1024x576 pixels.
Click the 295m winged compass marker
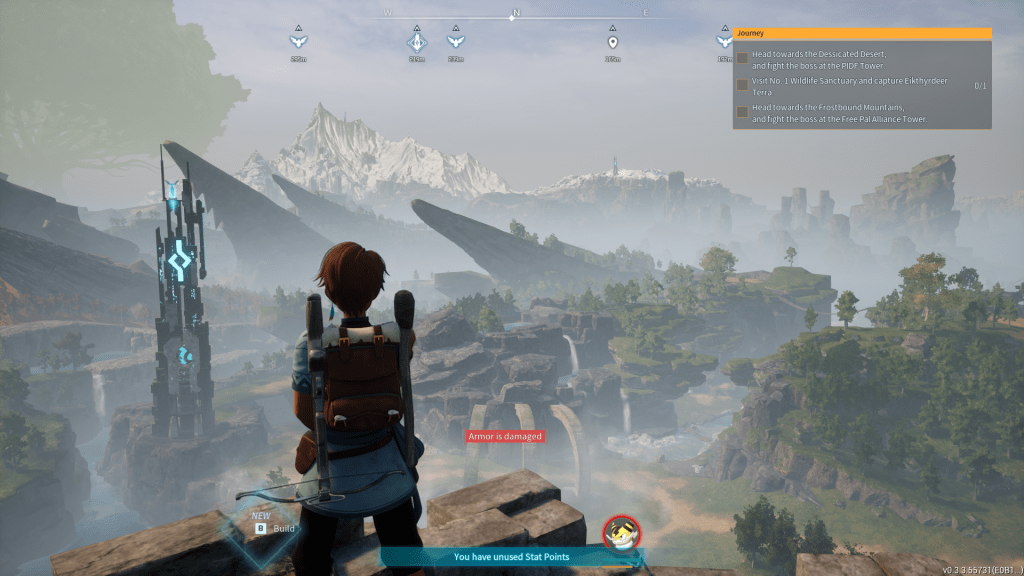pos(297,42)
